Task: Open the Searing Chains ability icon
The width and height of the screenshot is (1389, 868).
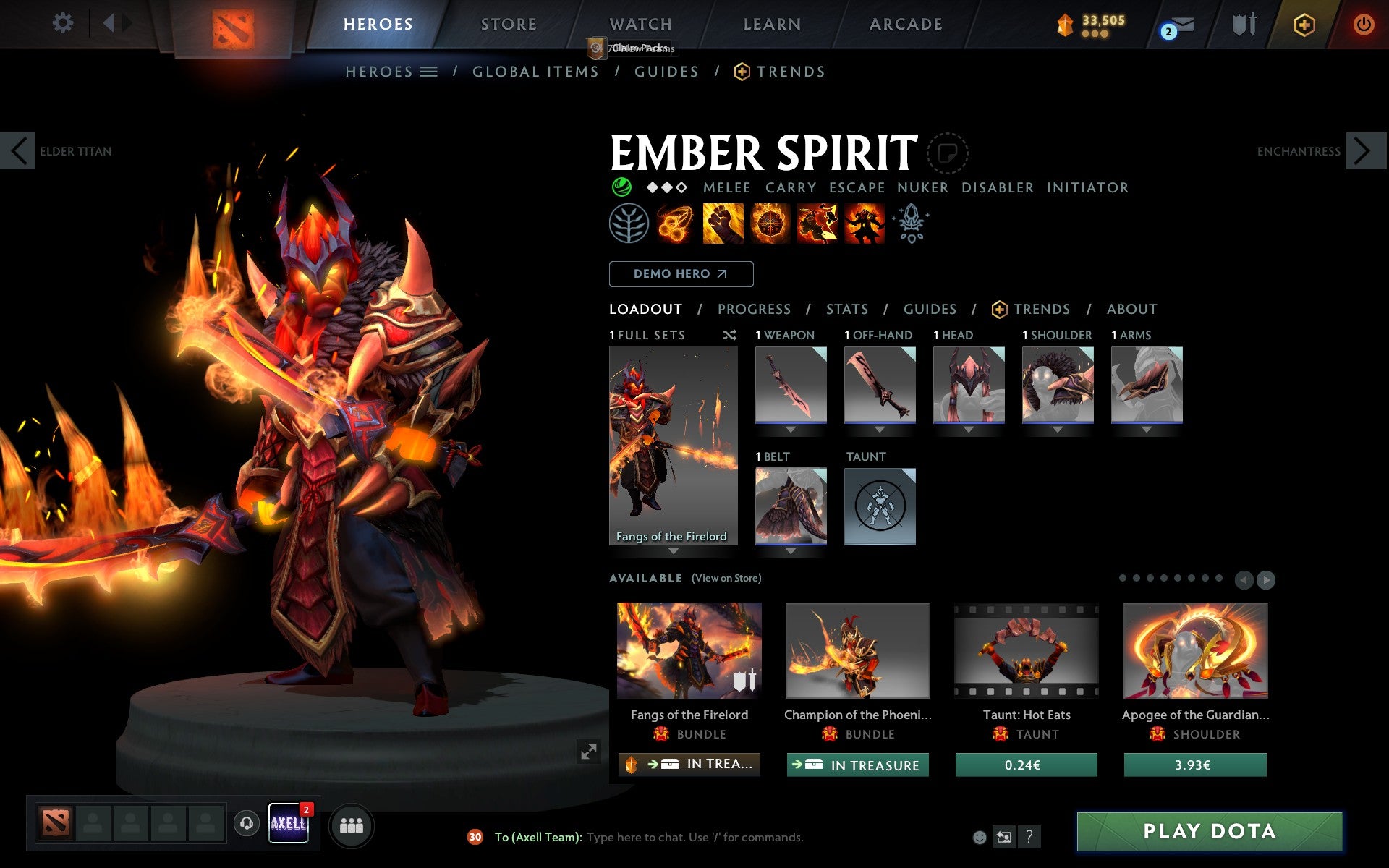Action: [676, 224]
